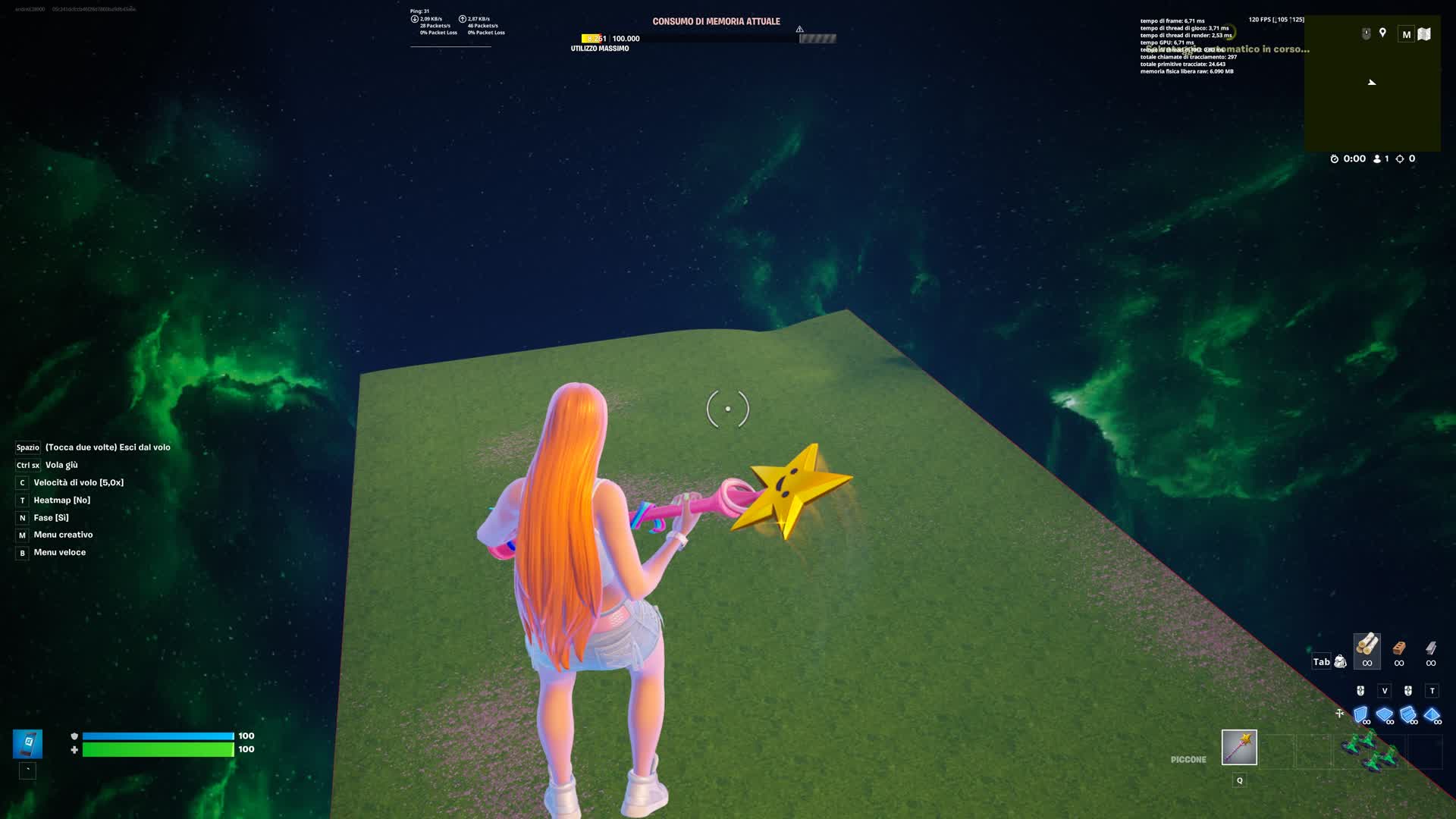1456x819 pixels.
Task: Open the Menu veloce list
Action: click(59, 552)
